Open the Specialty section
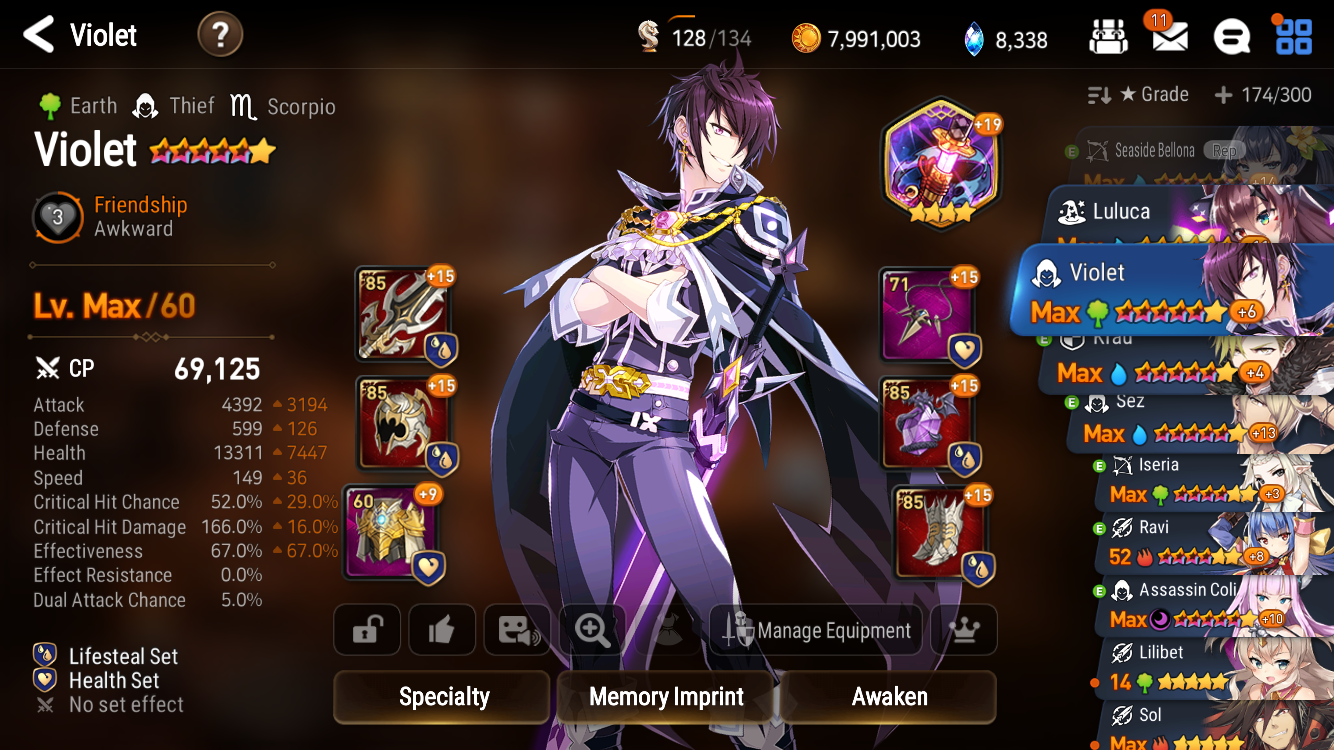This screenshot has height=750, width=1334. coord(440,696)
